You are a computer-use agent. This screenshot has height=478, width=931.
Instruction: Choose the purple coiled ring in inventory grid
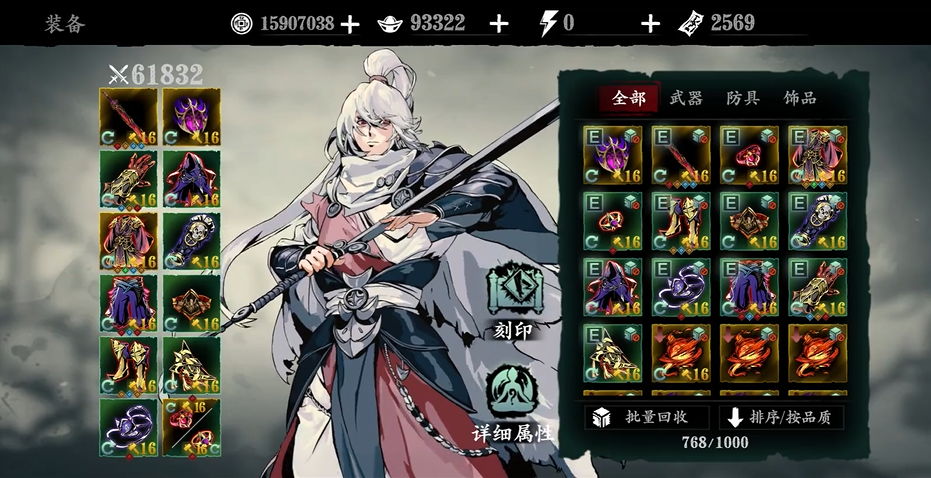tap(680, 287)
